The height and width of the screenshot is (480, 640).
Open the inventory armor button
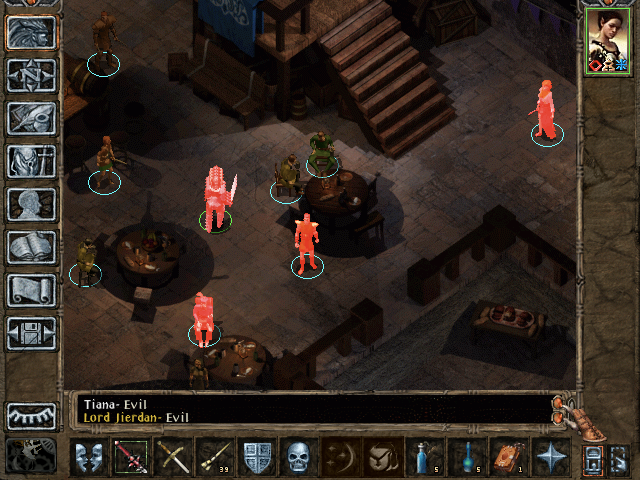pos(32,161)
